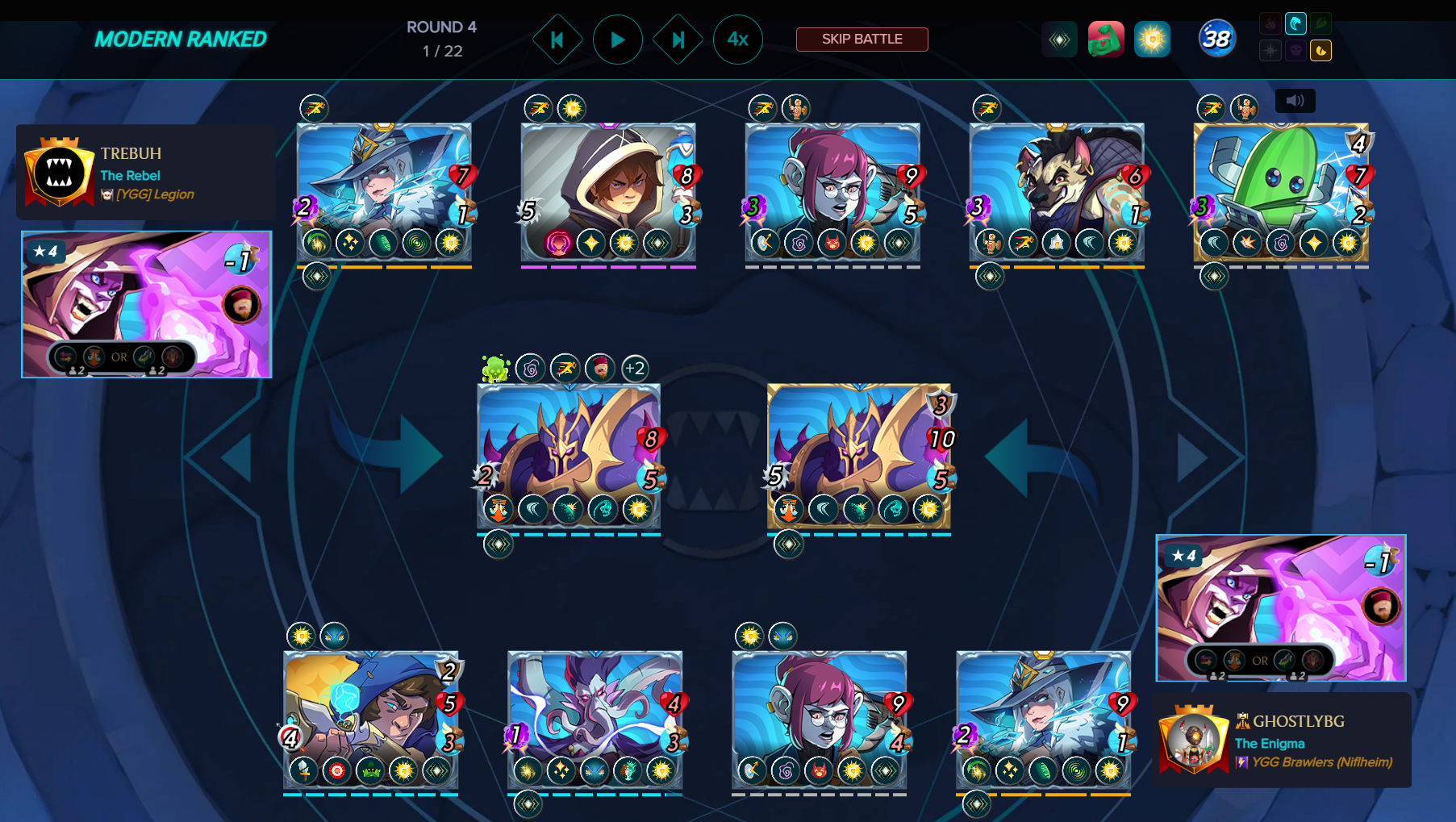The image size is (1456, 822).
Task: Open the YGG Brawlers (Niflheim) guild link
Action: (1321, 762)
